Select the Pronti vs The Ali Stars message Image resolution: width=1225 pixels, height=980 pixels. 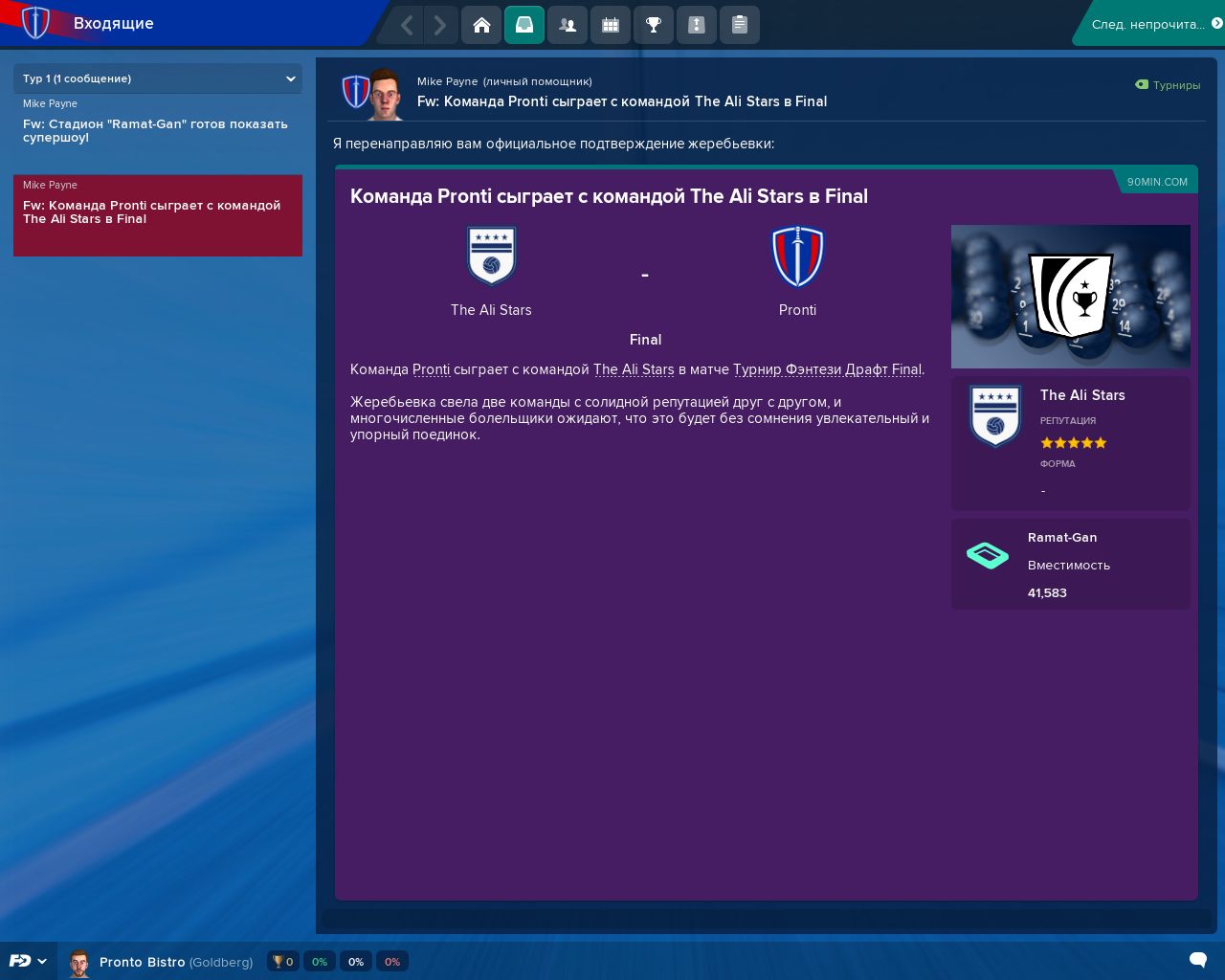coord(158,212)
